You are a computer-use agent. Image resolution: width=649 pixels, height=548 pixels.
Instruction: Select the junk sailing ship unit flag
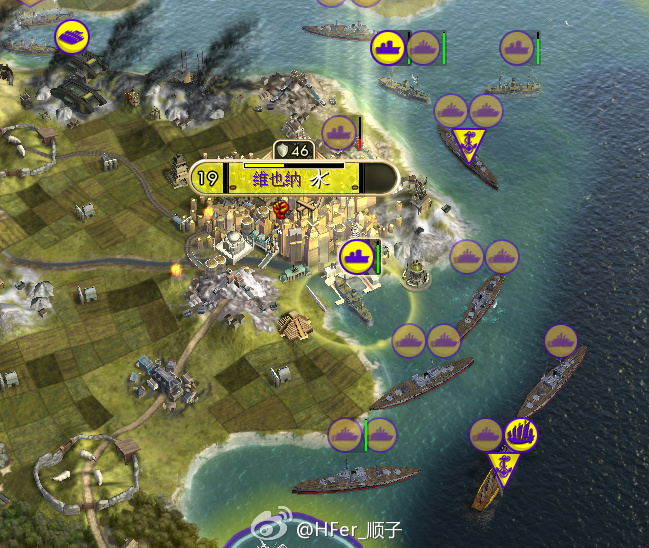(521, 435)
